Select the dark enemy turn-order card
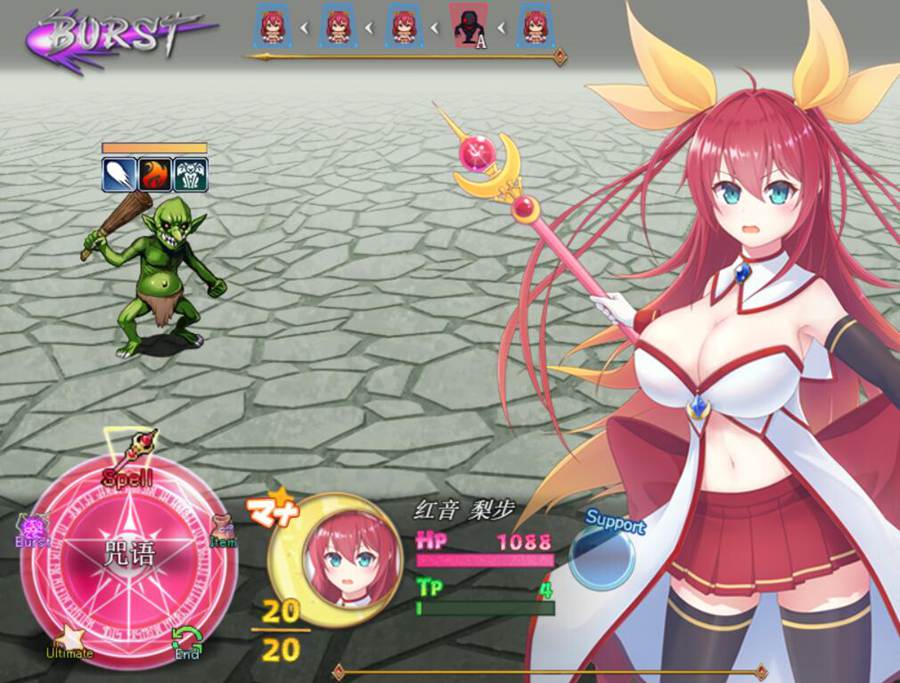900x683 pixels. pos(468,25)
